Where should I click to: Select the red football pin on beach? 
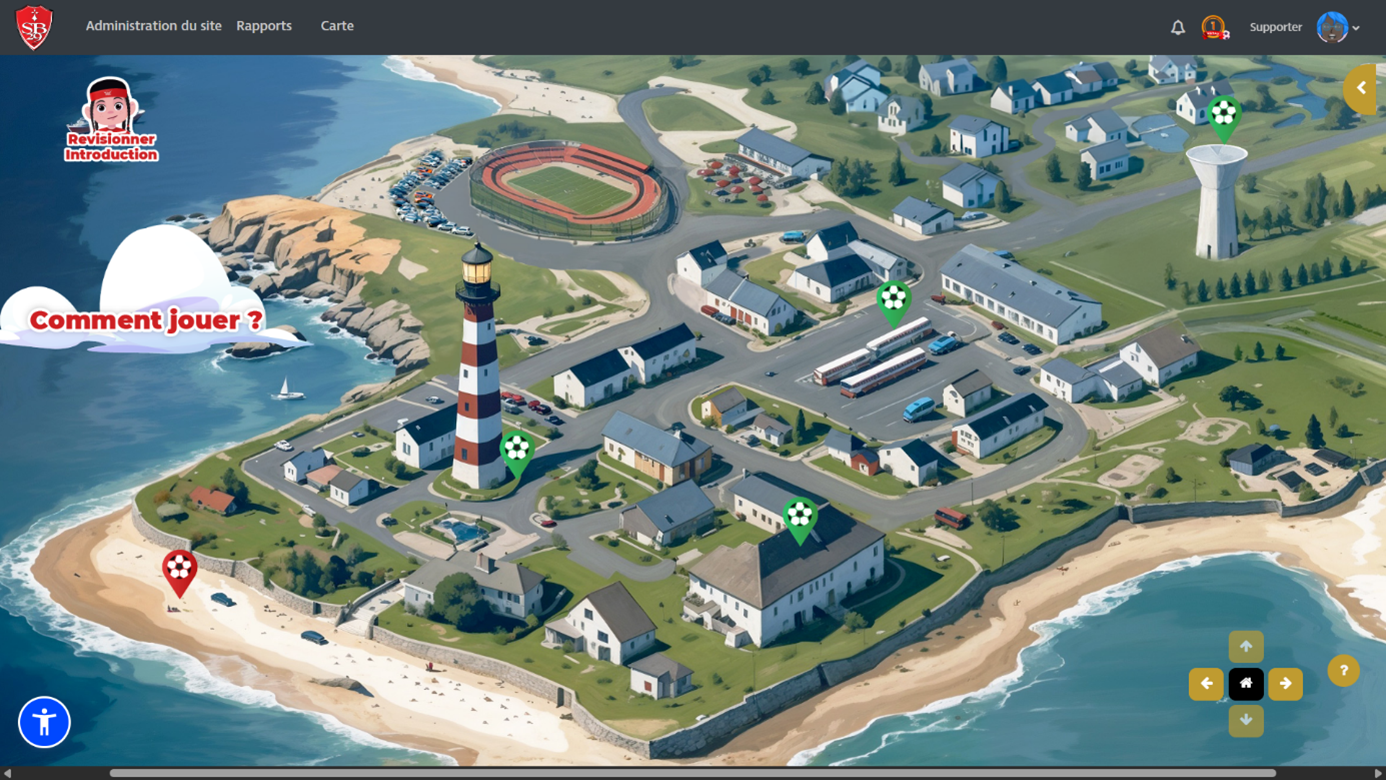180,570
